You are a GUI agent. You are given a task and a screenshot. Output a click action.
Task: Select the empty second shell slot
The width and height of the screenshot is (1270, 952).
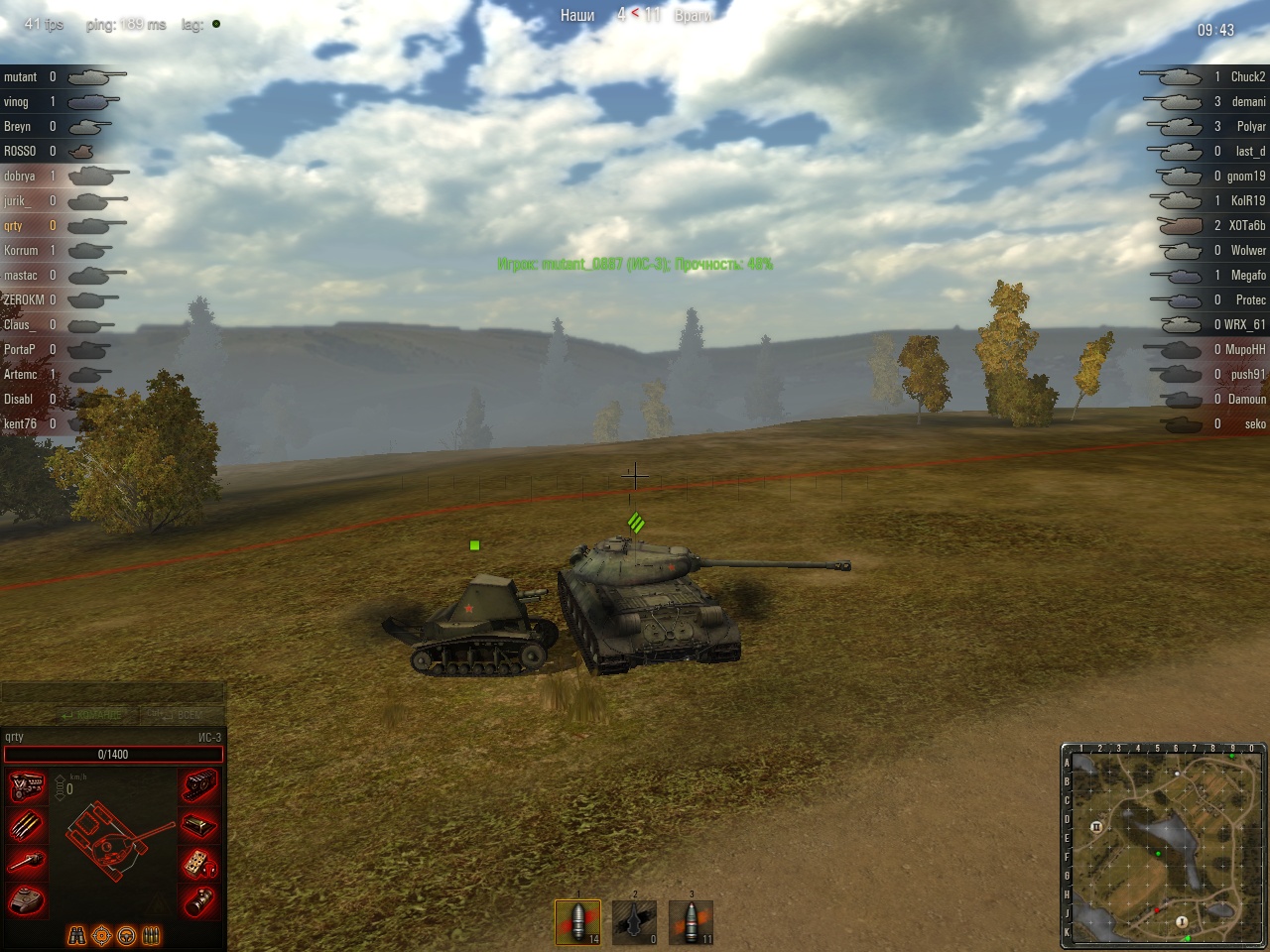tap(634, 922)
